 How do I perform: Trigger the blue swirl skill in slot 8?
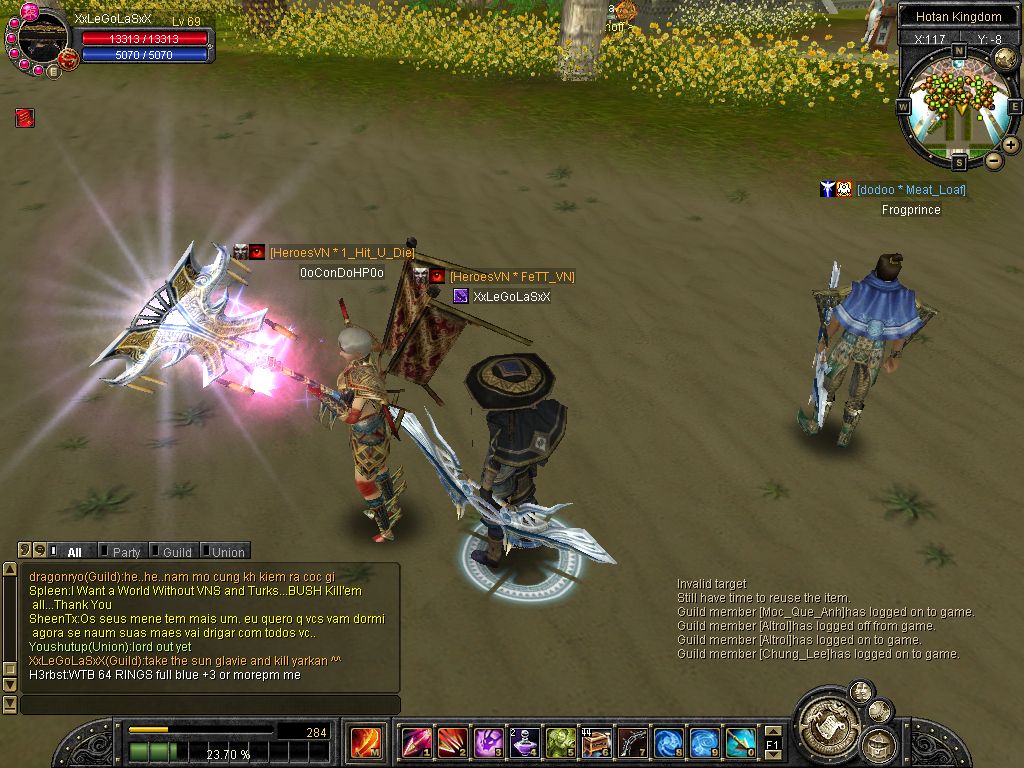[668, 743]
